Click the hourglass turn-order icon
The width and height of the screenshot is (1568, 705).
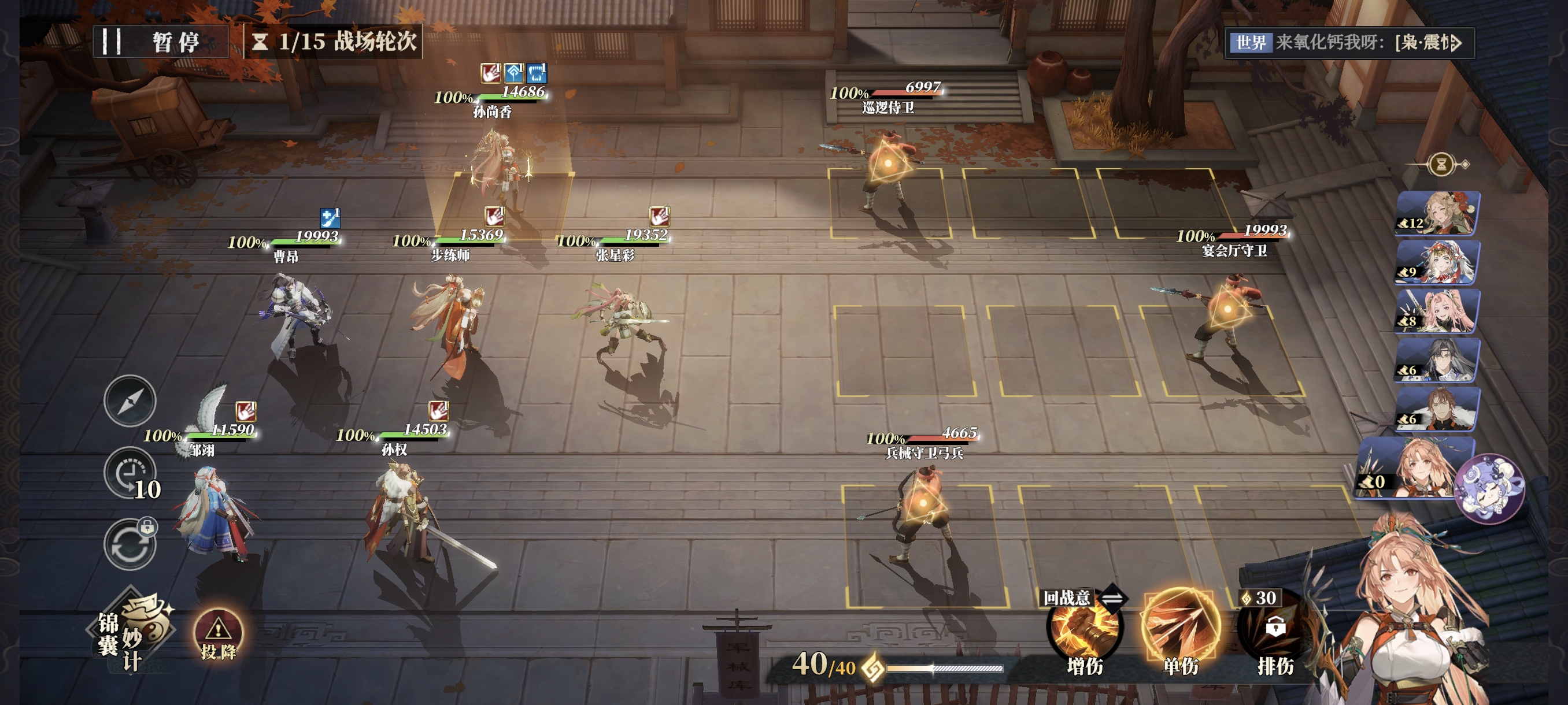1441,164
